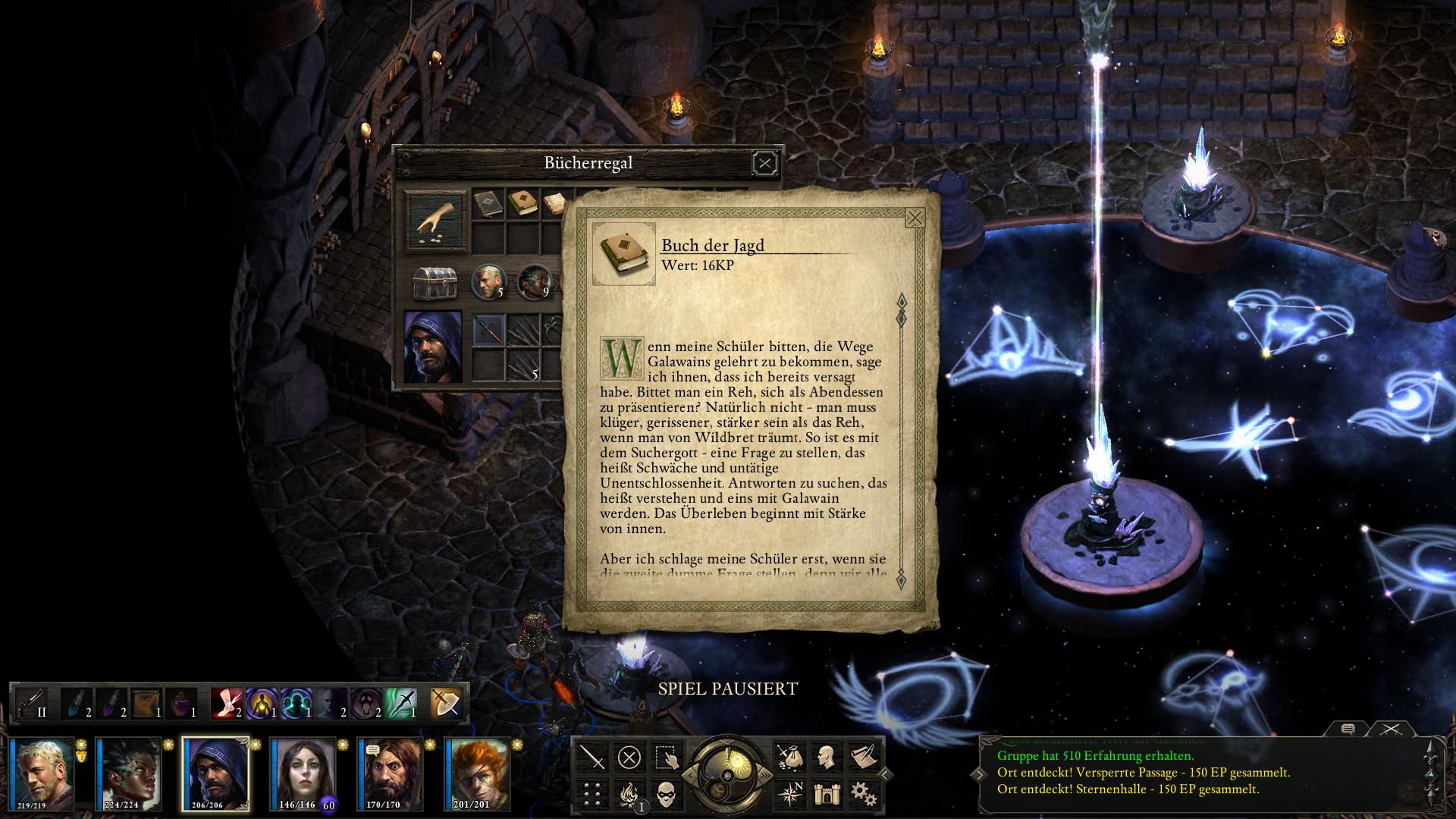Select the dark-haired woman party portrait

pos(303,773)
